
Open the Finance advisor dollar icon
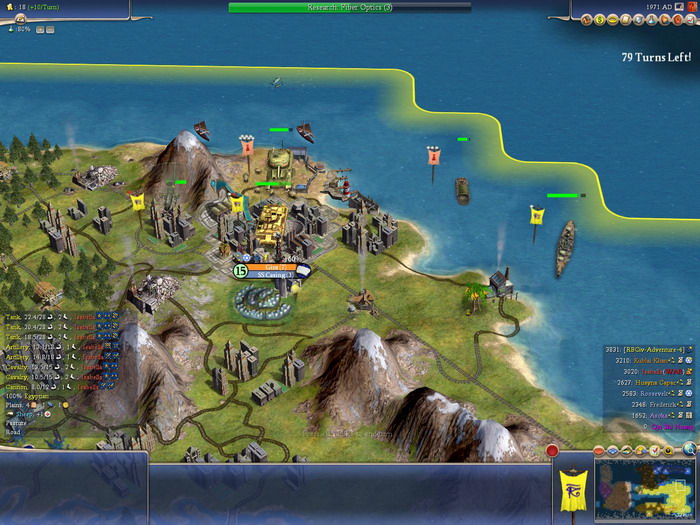click(x=598, y=18)
